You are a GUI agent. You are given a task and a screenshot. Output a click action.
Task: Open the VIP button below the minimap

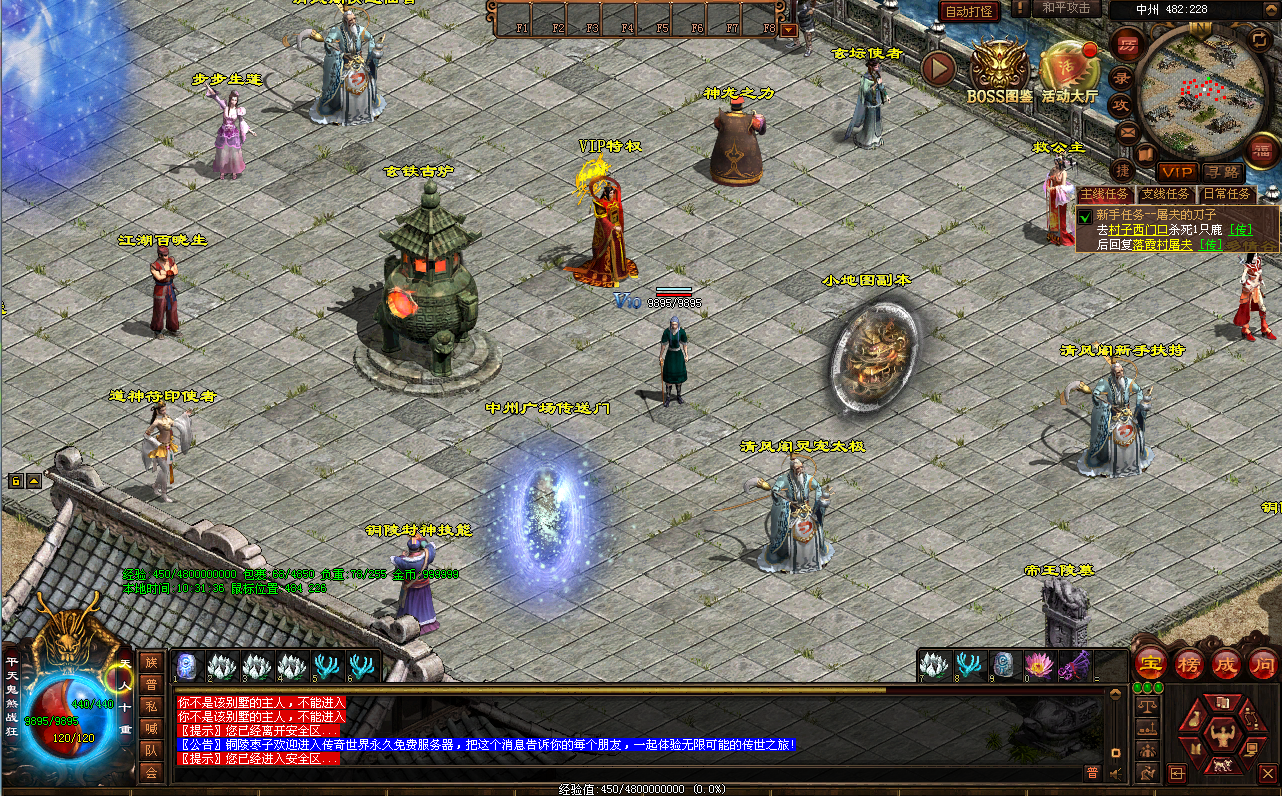tap(1177, 172)
